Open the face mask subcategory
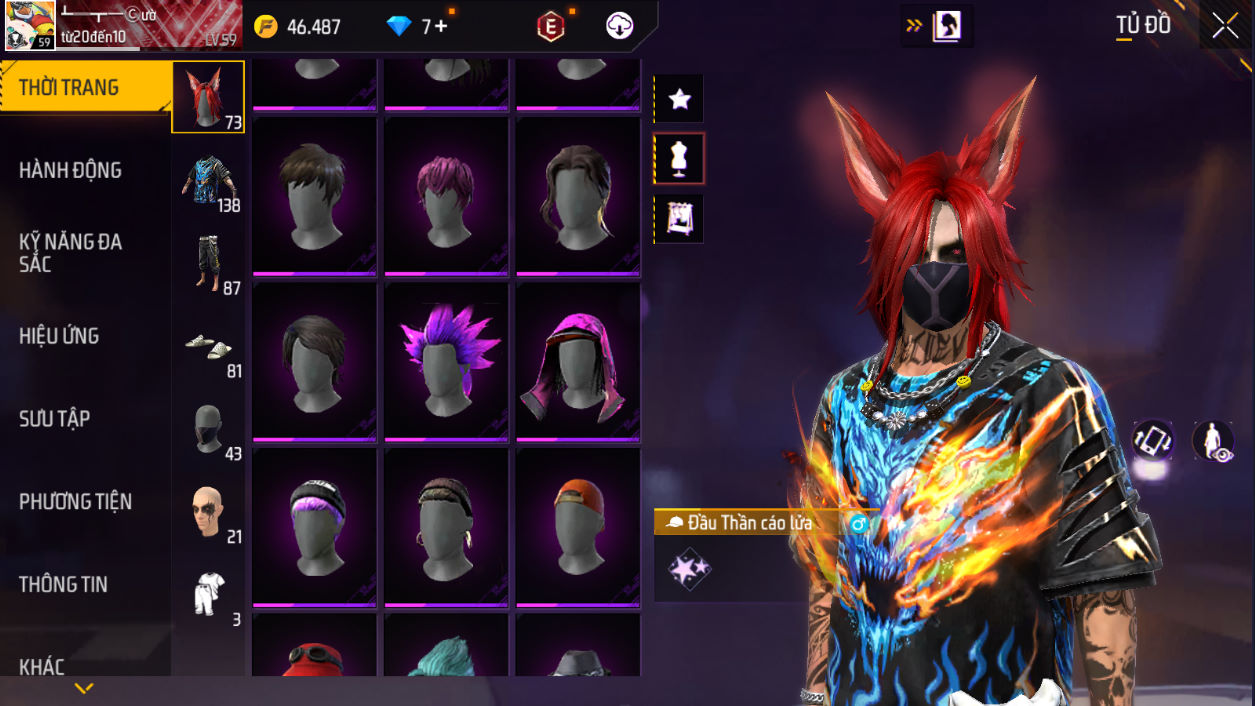This screenshot has height=706, width=1255. (x=208, y=429)
